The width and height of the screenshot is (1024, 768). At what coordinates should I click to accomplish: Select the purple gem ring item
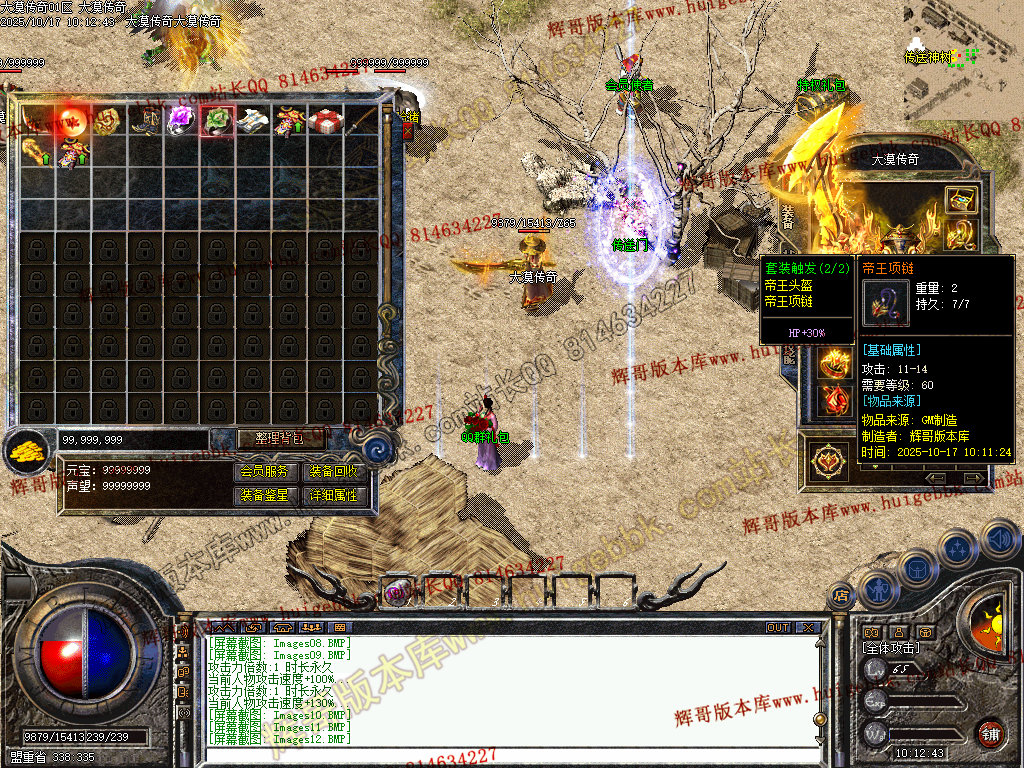(x=181, y=120)
